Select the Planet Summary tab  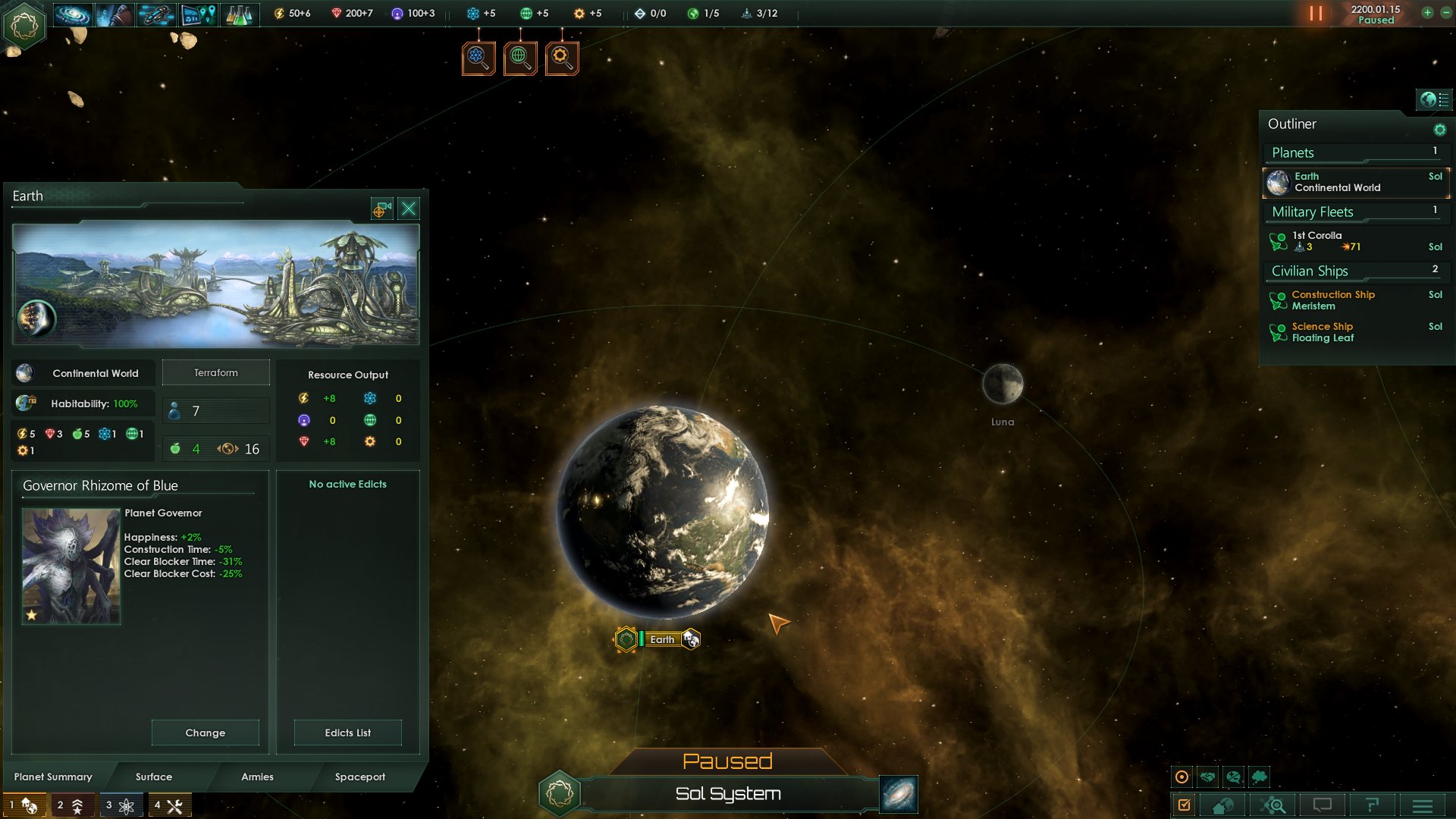53,777
